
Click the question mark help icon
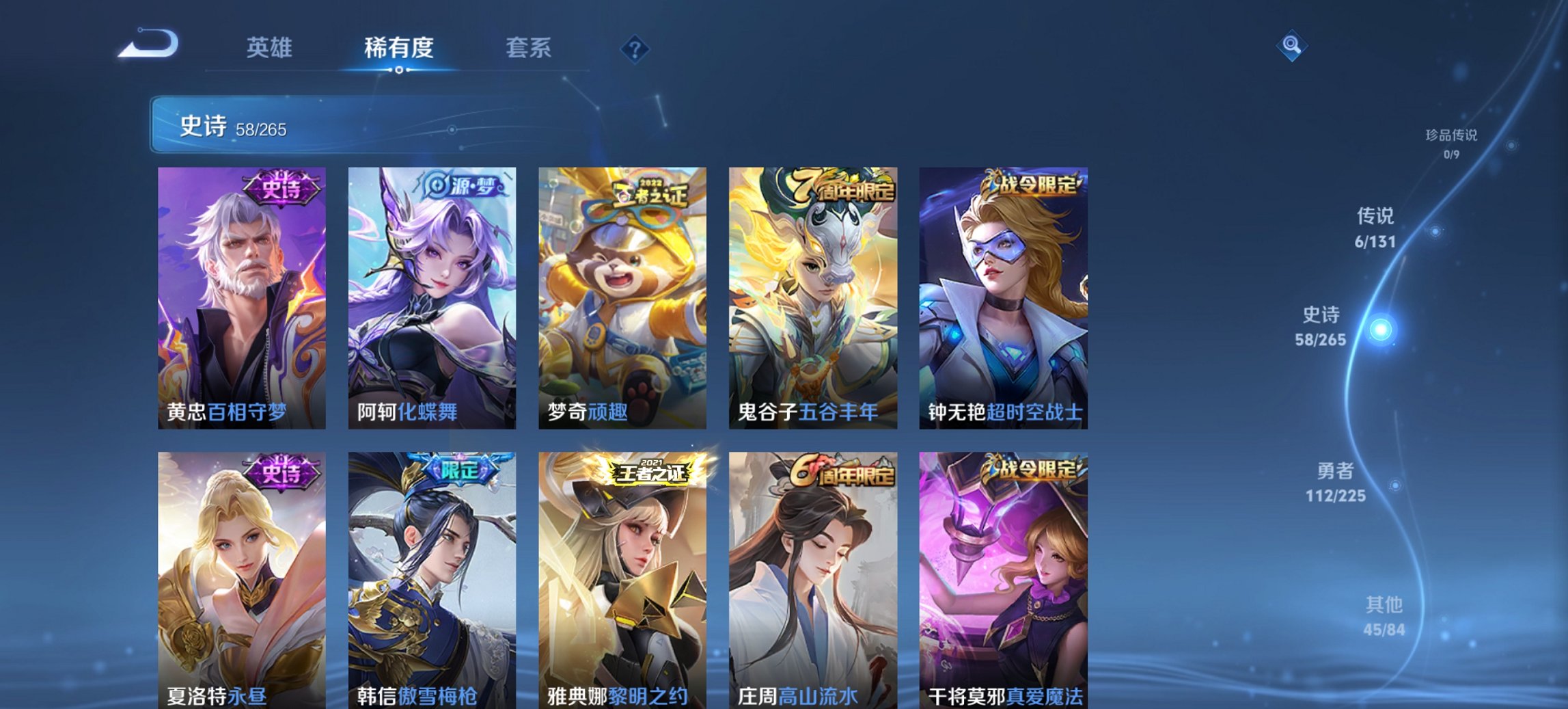pos(635,47)
